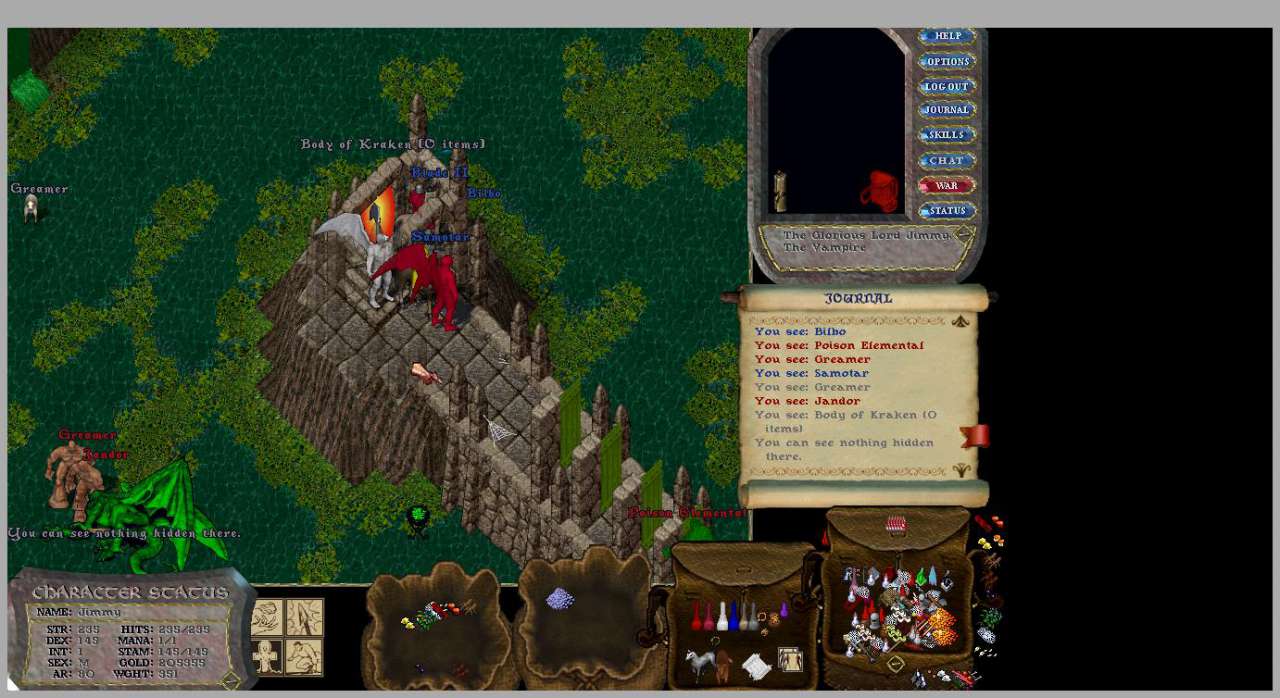
Task: Open the Status window
Action: point(946,211)
